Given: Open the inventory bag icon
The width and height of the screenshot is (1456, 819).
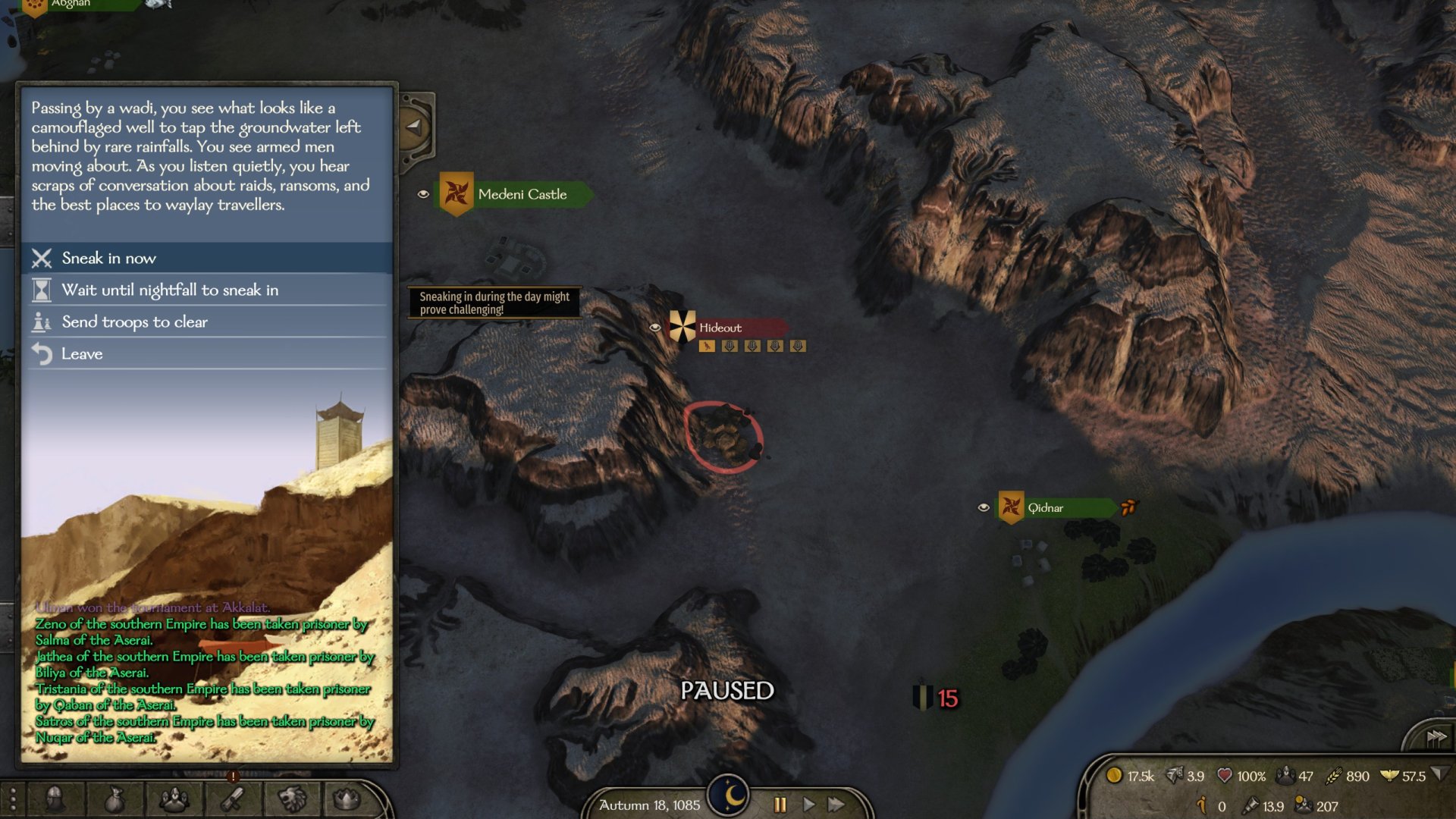Looking at the screenshot, I should (114, 799).
